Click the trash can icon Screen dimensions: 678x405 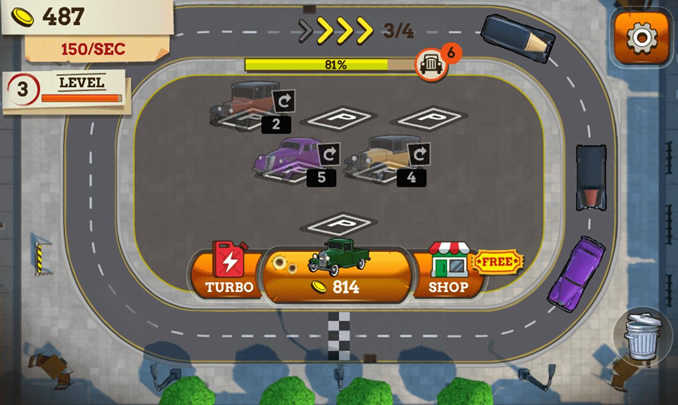tap(644, 336)
